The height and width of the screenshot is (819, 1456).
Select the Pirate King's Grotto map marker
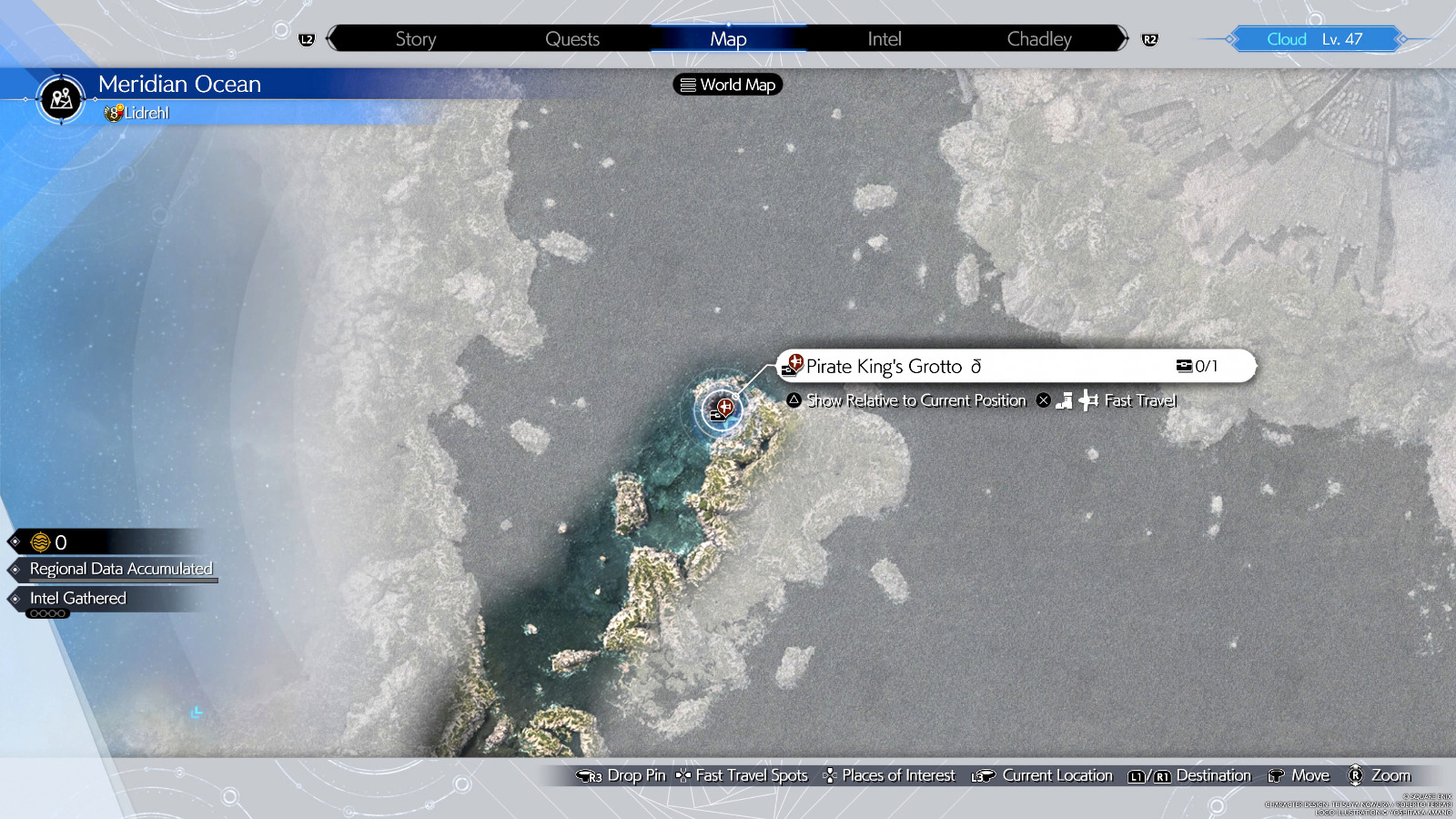click(723, 409)
